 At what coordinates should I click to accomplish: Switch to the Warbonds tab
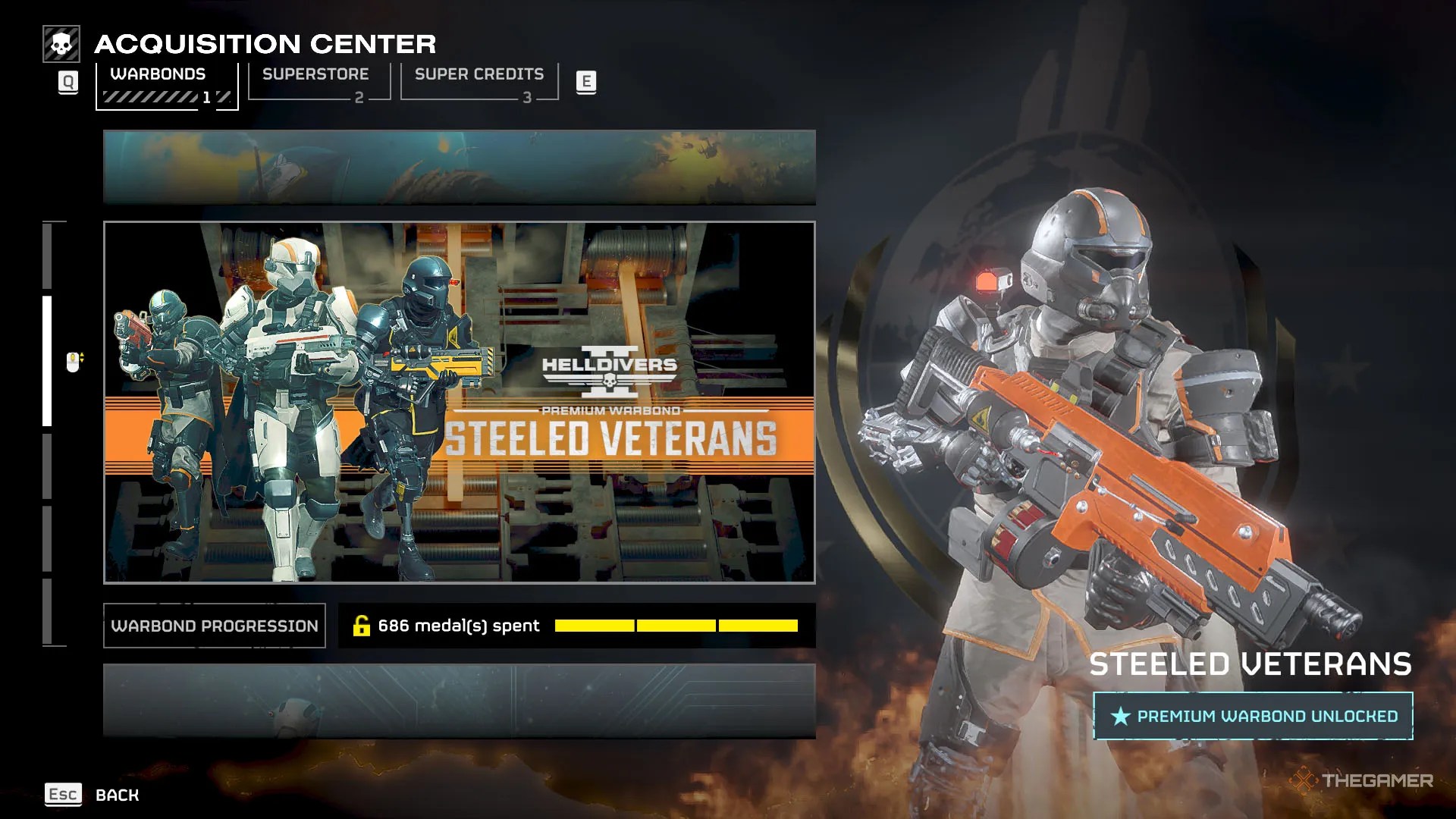click(166, 84)
